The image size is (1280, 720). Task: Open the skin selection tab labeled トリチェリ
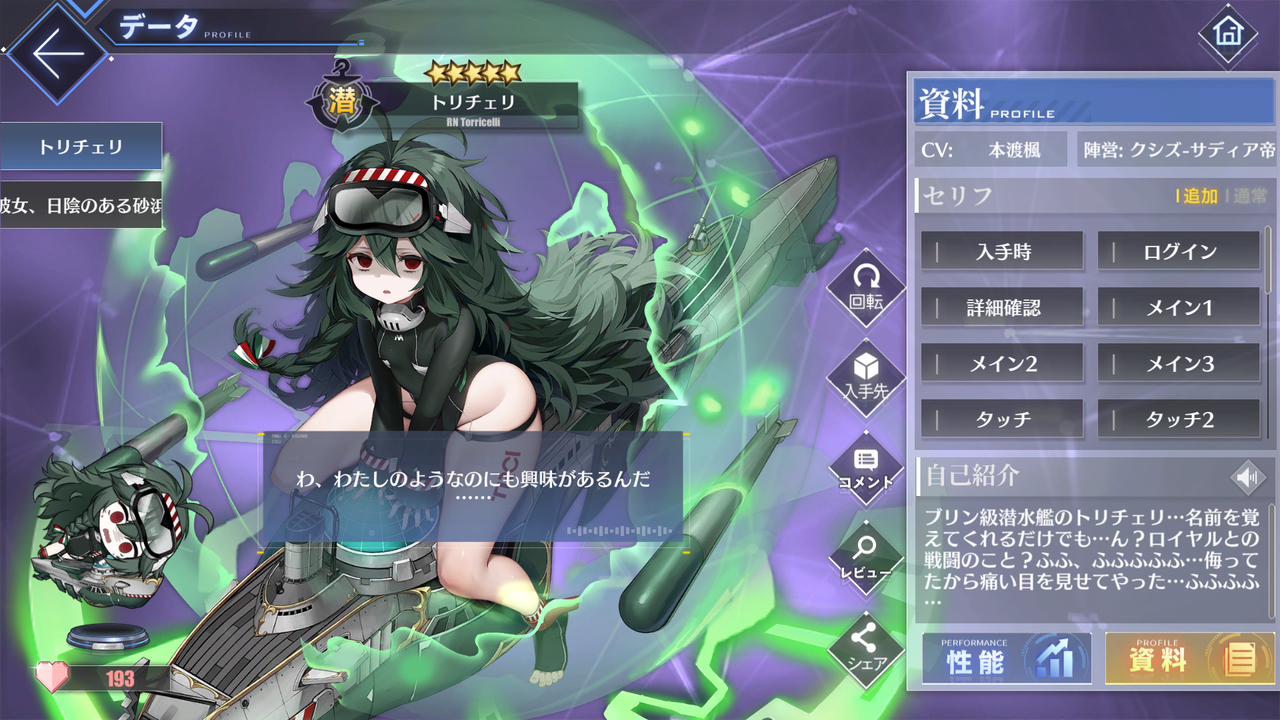(x=80, y=146)
